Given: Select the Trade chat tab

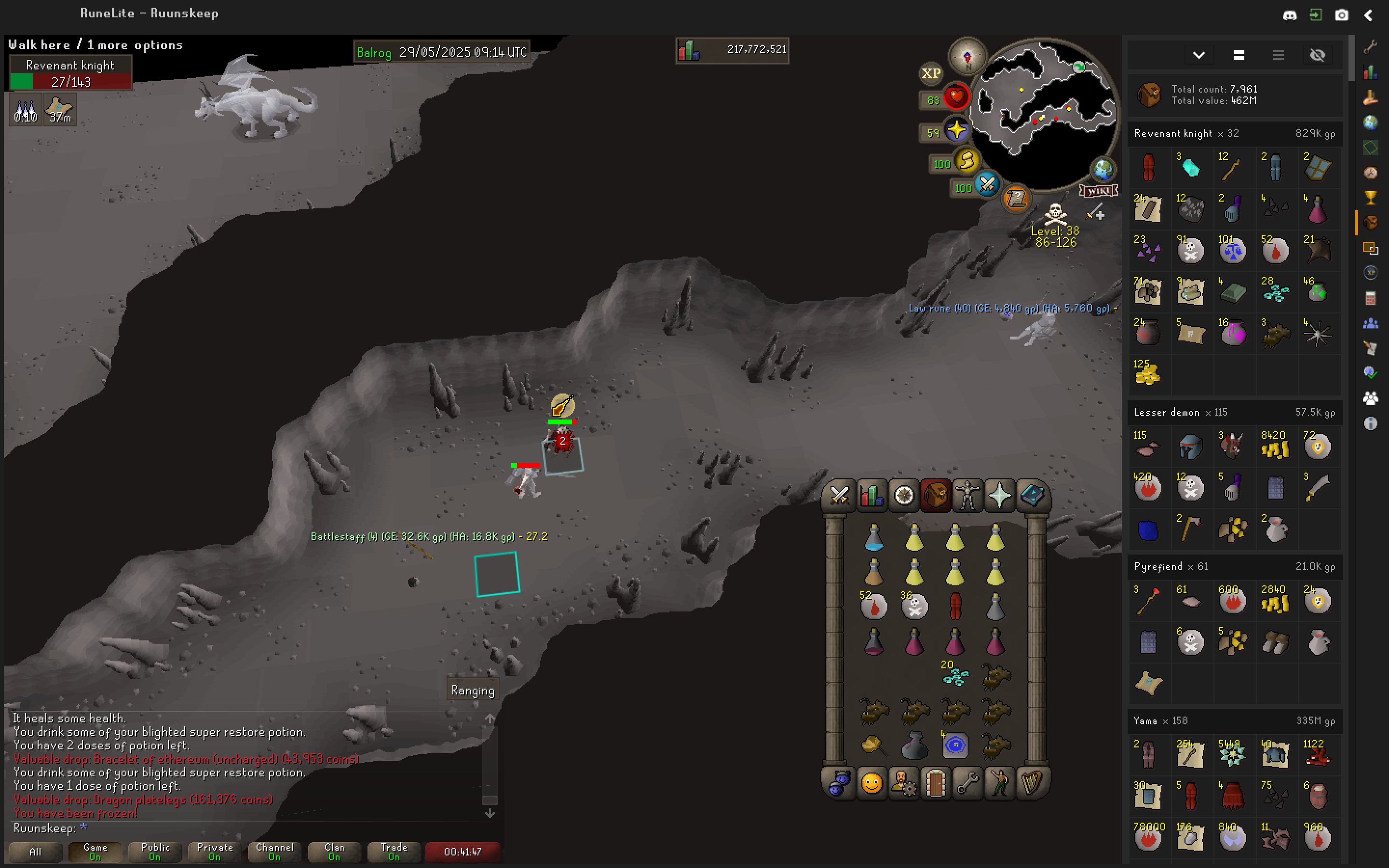Looking at the screenshot, I should (x=394, y=851).
